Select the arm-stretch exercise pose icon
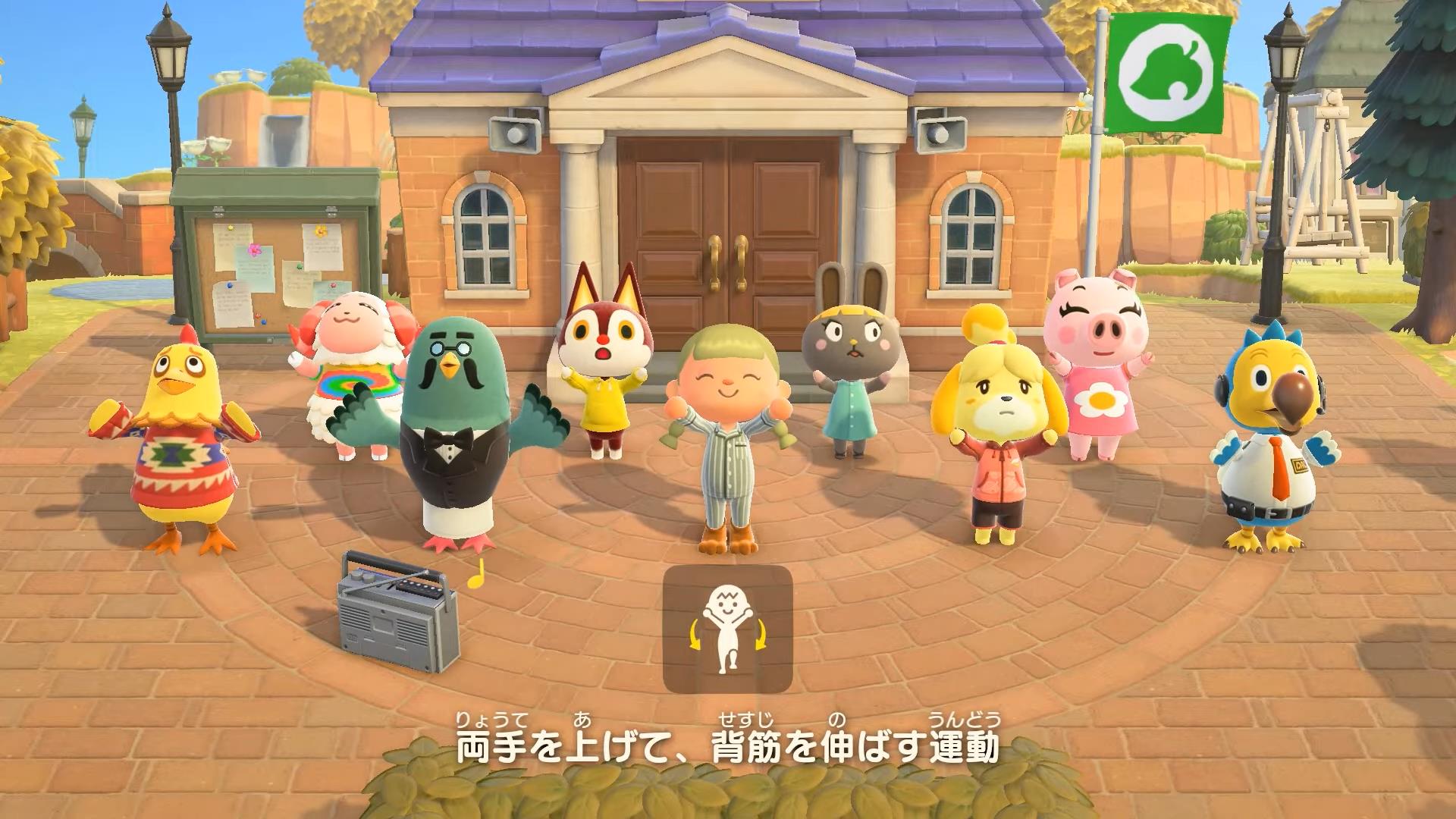The height and width of the screenshot is (819, 1456). coord(727,629)
